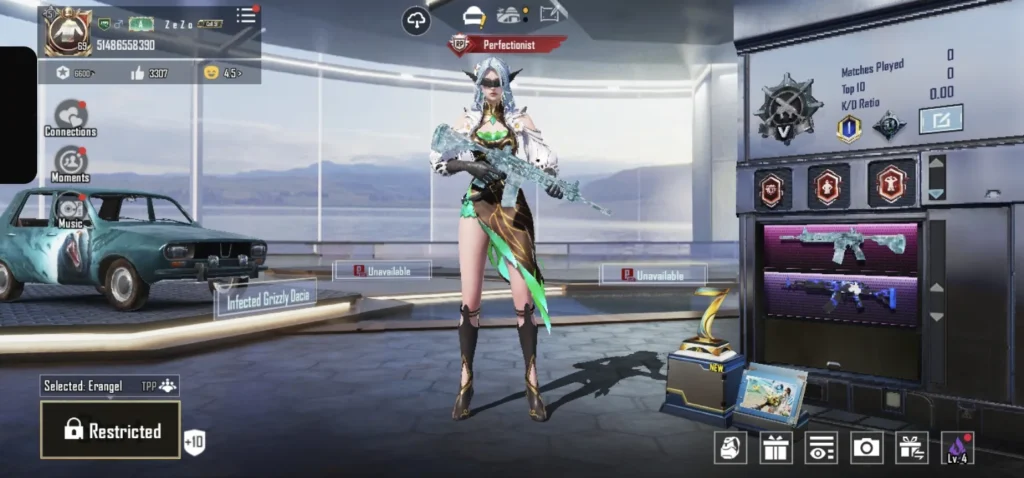The width and height of the screenshot is (1024, 478).
Task: Open the Moments feed
Action: coord(70,163)
